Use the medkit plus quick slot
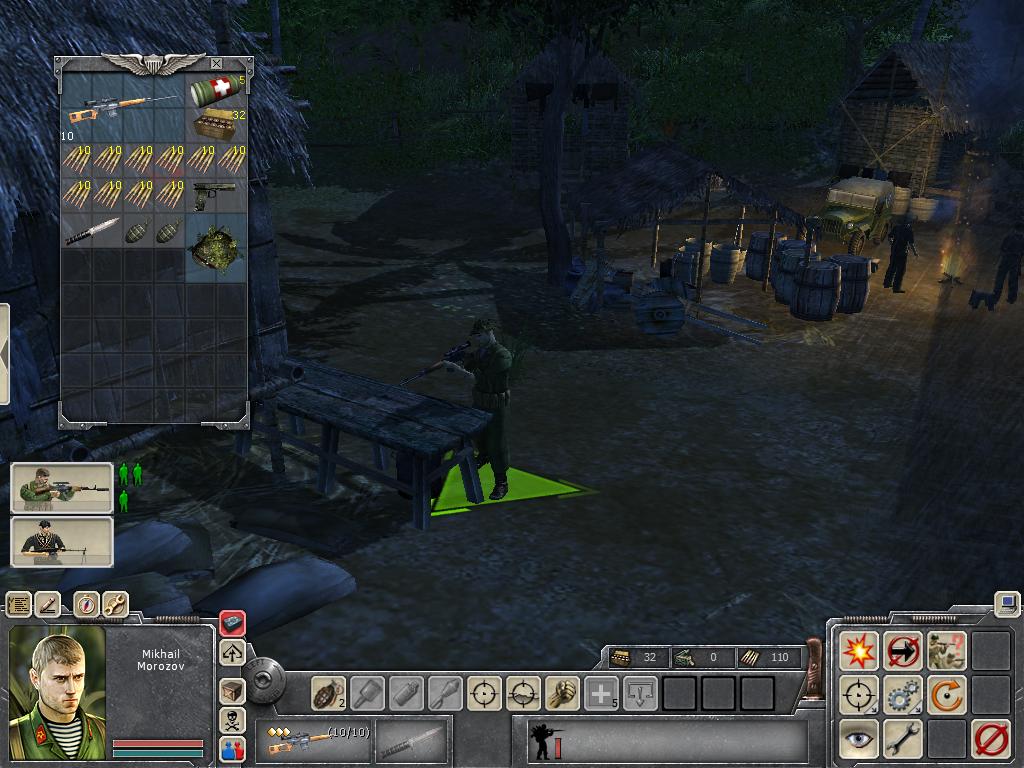Image resolution: width=1024 pixels, height=768 pixels. coord(601,692)
